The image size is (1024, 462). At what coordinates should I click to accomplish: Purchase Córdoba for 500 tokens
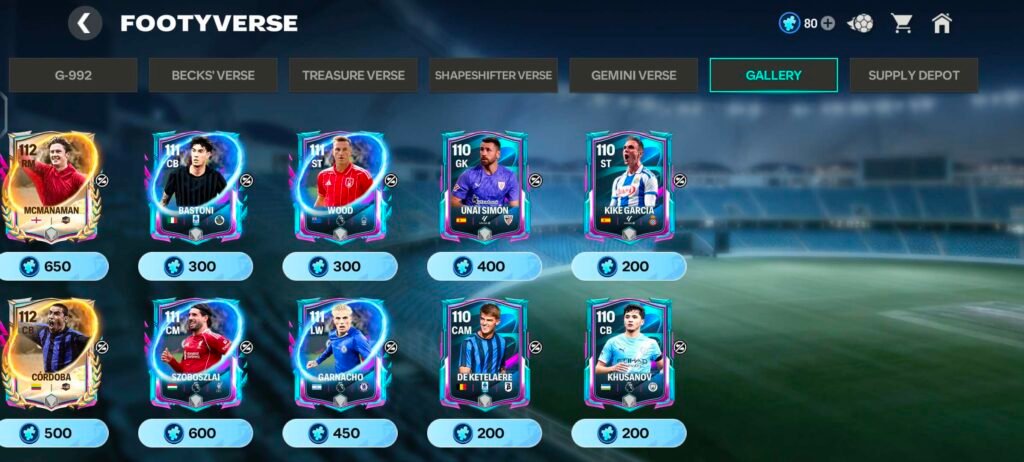pos(52,433)
